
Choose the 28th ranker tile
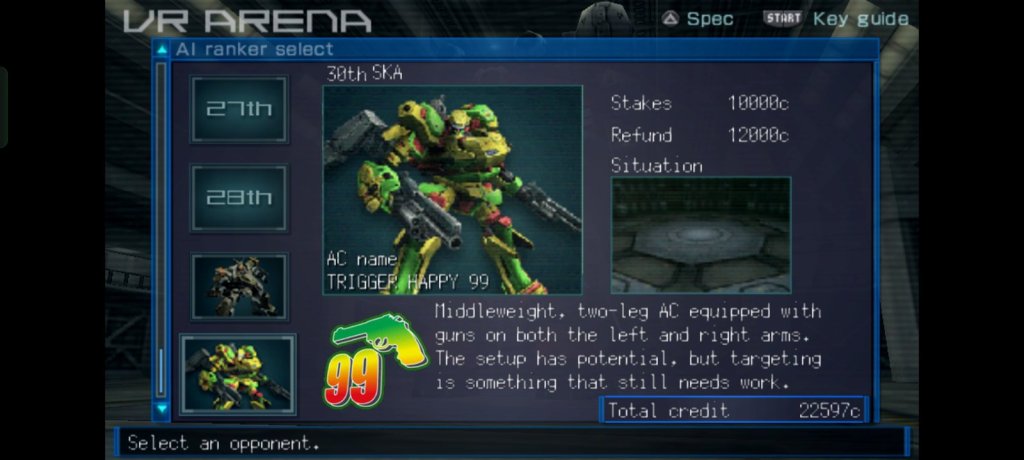click(x=239, y=198)
